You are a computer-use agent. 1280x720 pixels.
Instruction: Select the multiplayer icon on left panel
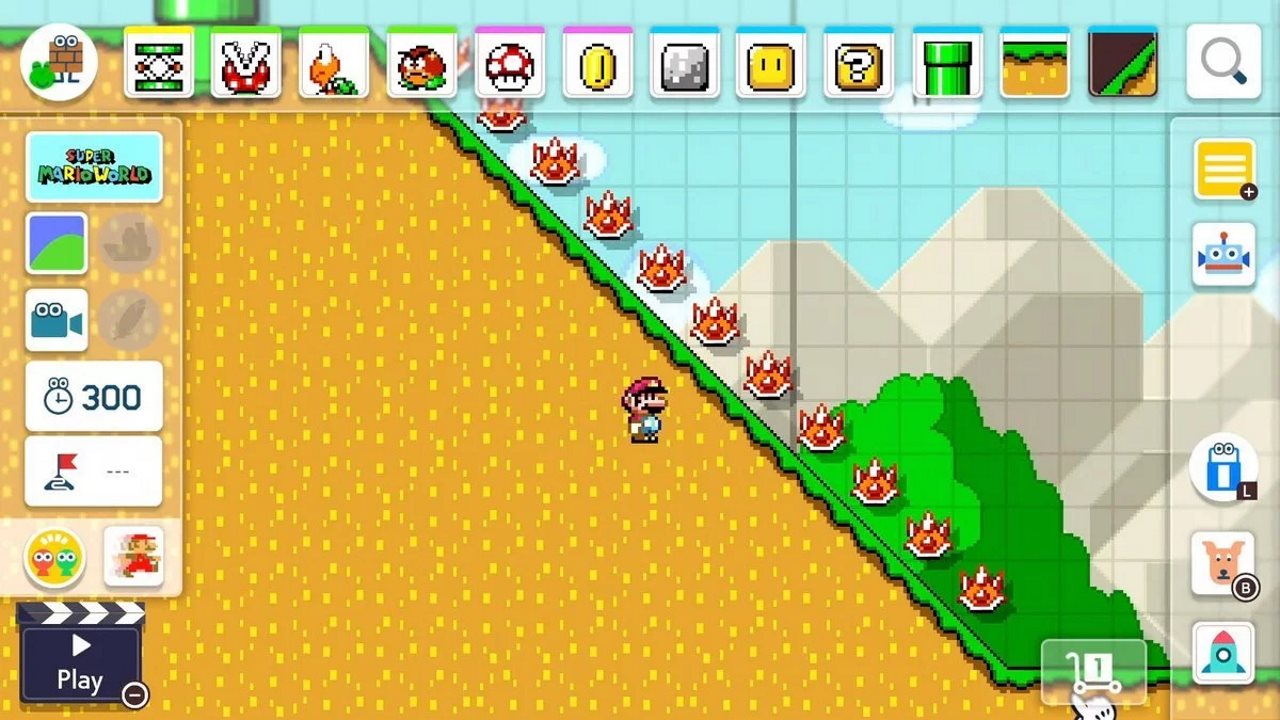point(57,558)
